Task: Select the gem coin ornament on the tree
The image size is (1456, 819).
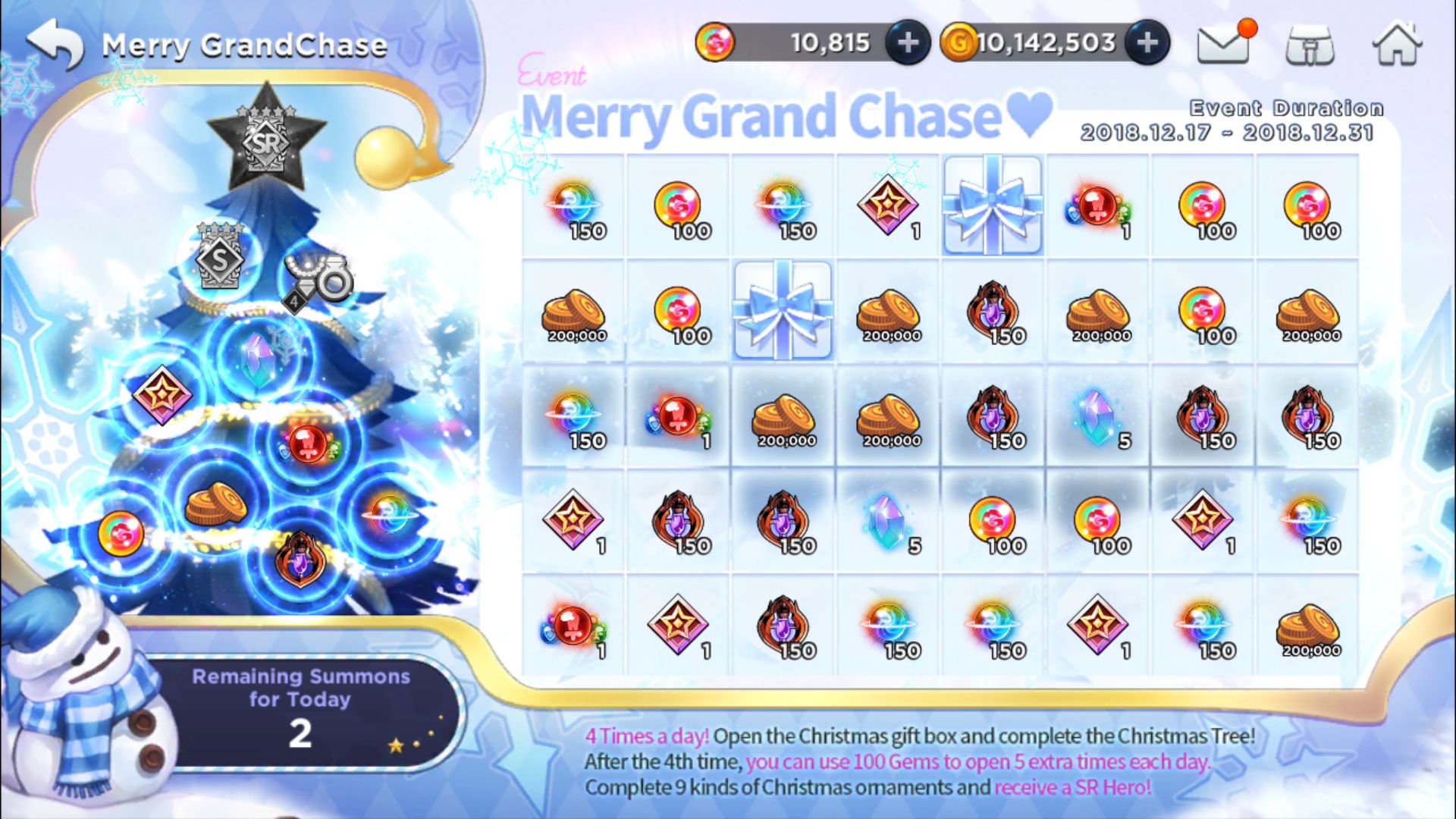Action: click(121, 532)
